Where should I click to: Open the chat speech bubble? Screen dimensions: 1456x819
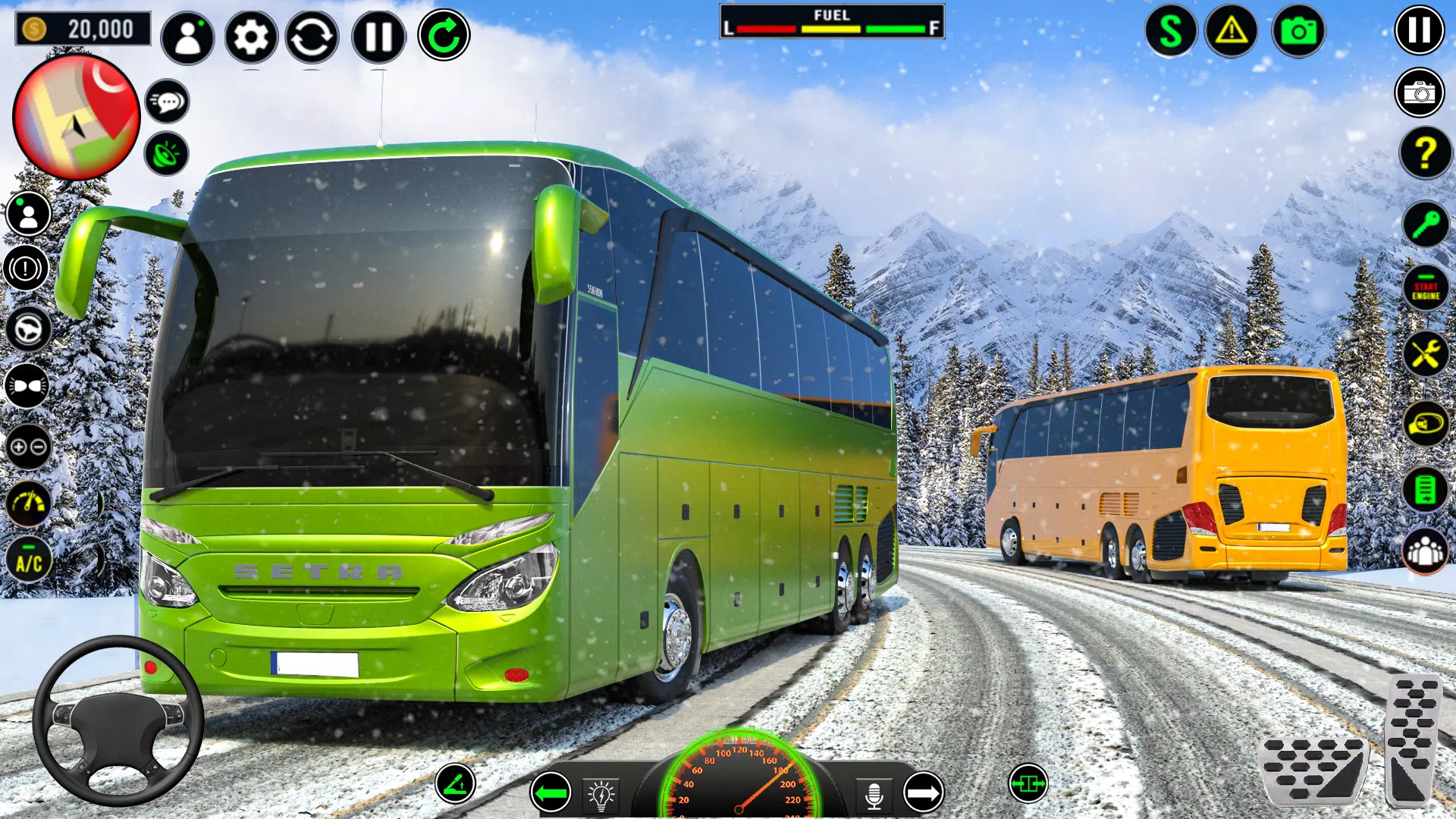tap(167, 101)
